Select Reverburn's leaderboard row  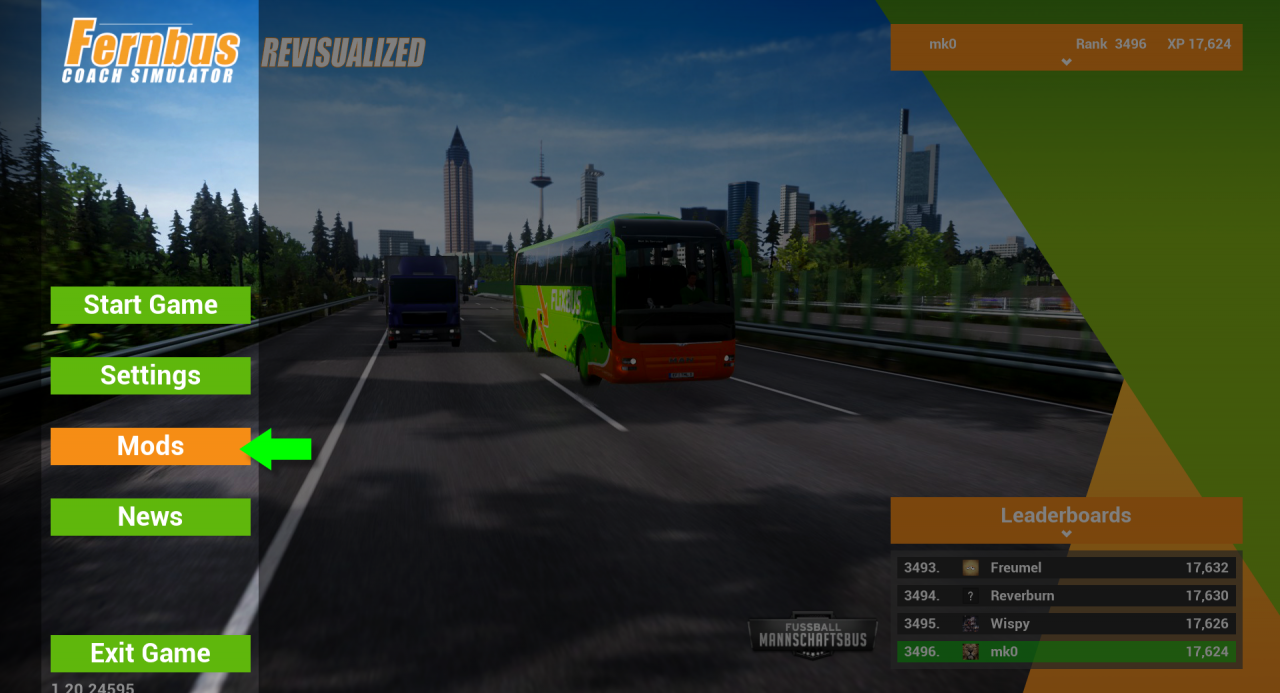point(1066,596)
